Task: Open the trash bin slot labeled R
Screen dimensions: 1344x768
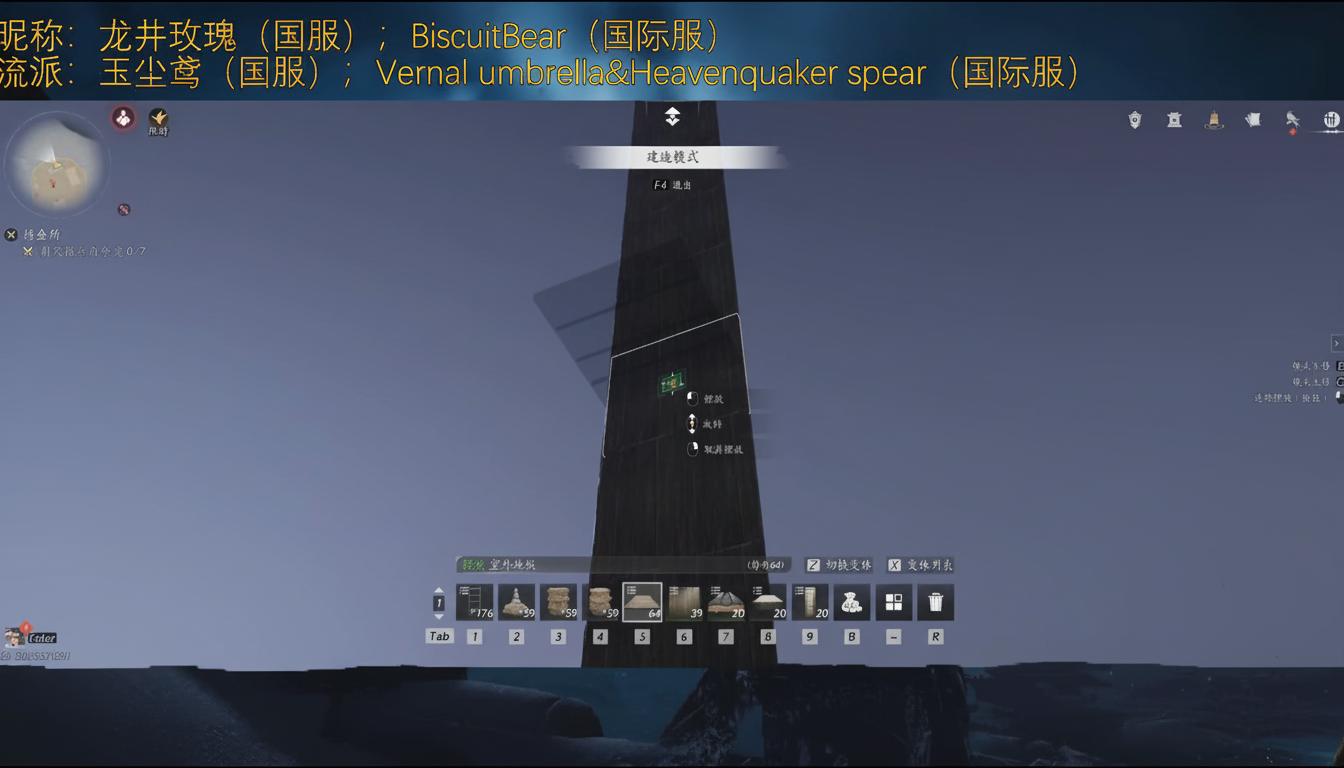Action: pos(935,602)
